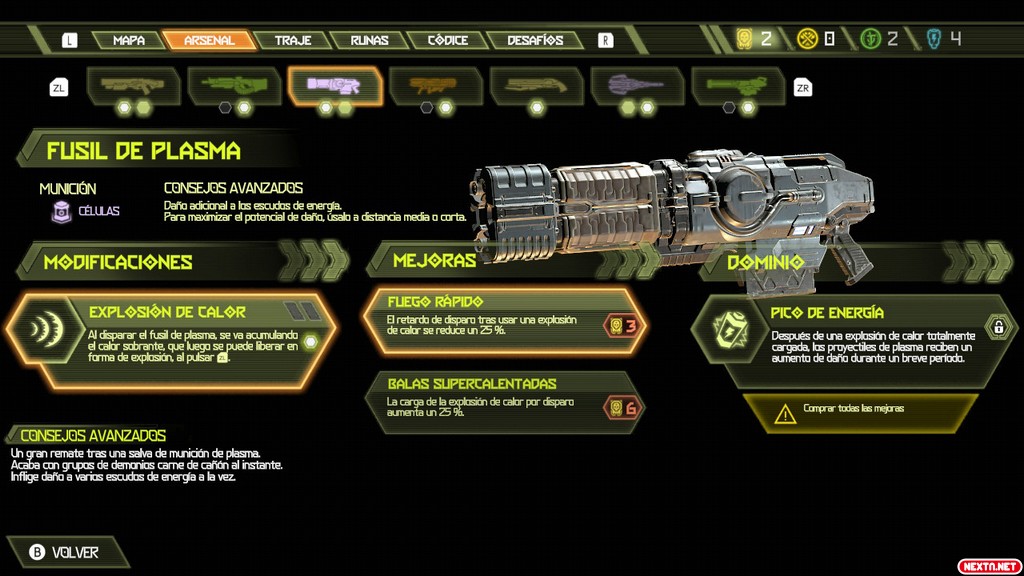Open the Desafíos tab
Viewport: 1024px width, 576px height.
(x=535, y=40)
